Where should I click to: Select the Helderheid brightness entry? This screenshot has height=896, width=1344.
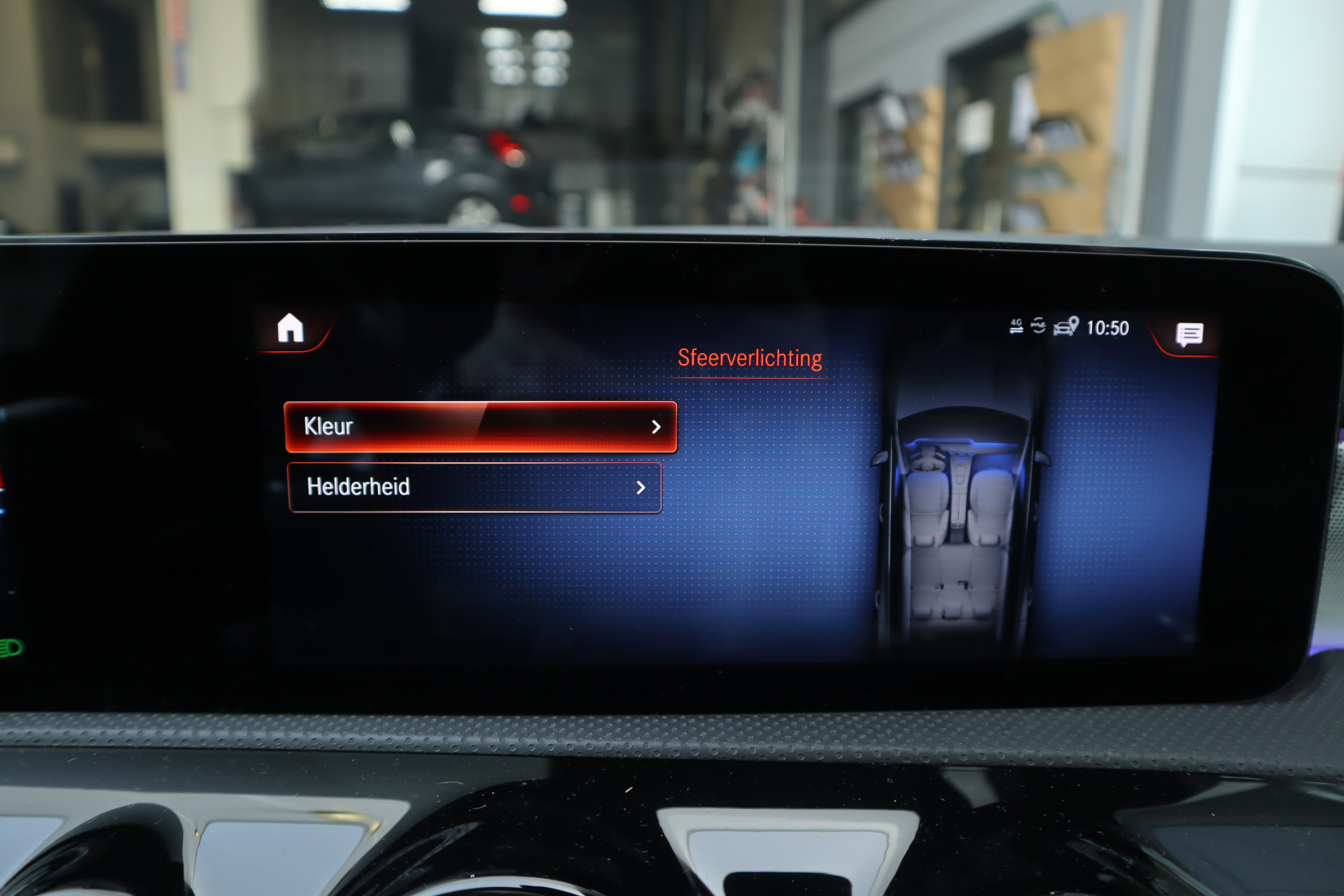pyautogui.click(x=474, y=487)
